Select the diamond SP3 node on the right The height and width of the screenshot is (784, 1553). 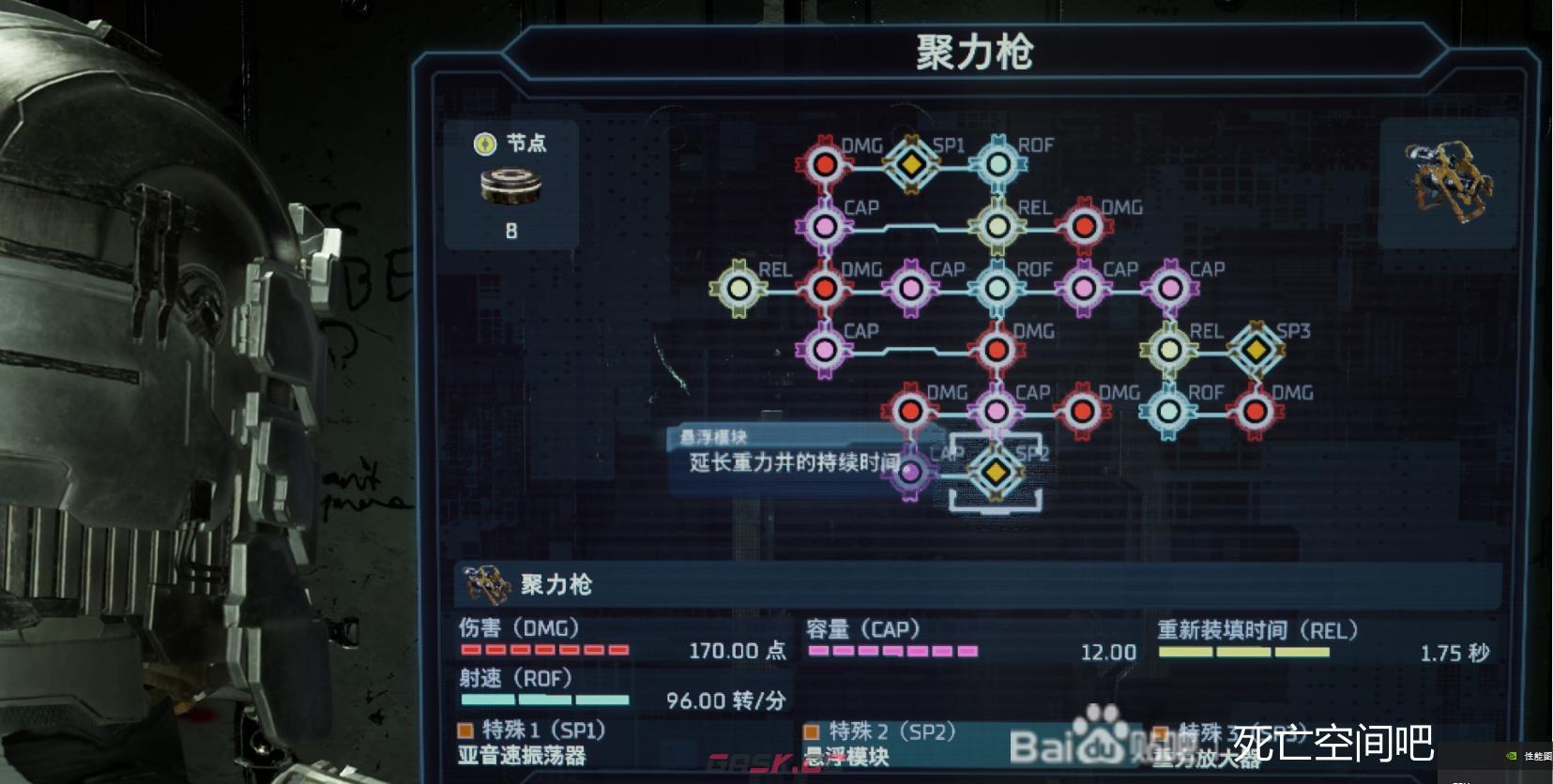point(1256,349)
